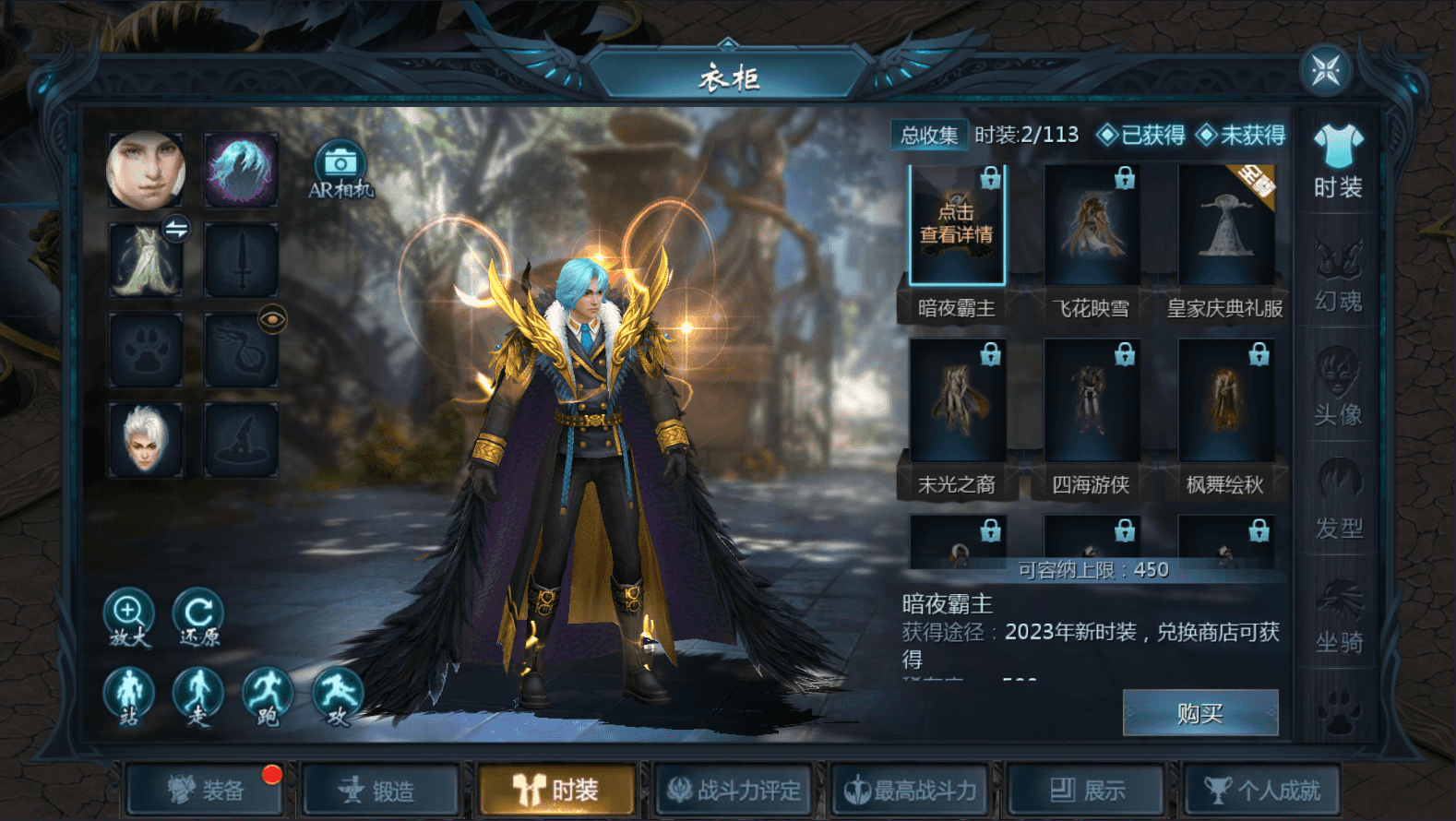Open the AR相机 camera

340,170
